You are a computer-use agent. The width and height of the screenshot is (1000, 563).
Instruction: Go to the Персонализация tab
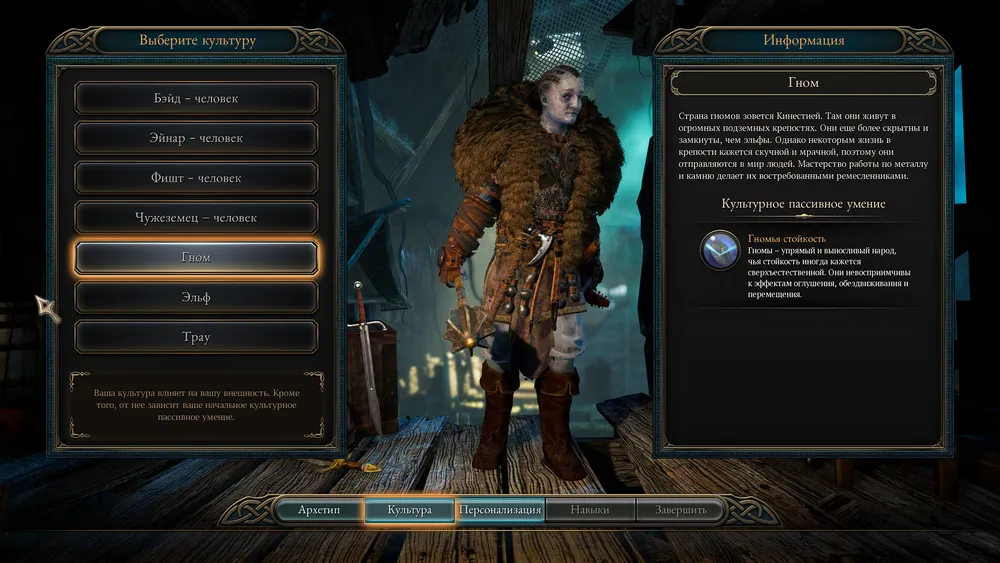click(500, 510)
